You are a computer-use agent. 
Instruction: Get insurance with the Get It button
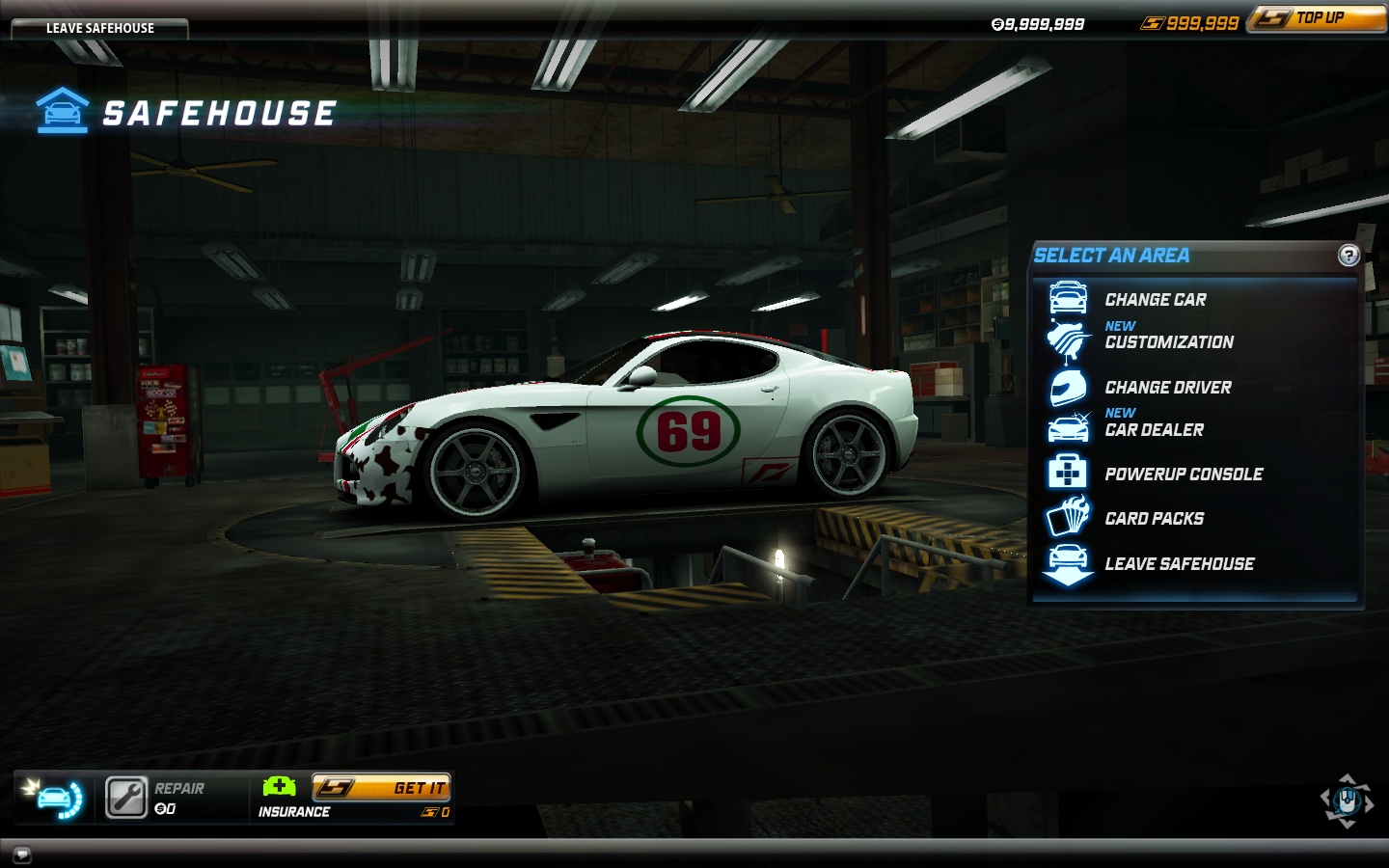click(x=381, y=788)
